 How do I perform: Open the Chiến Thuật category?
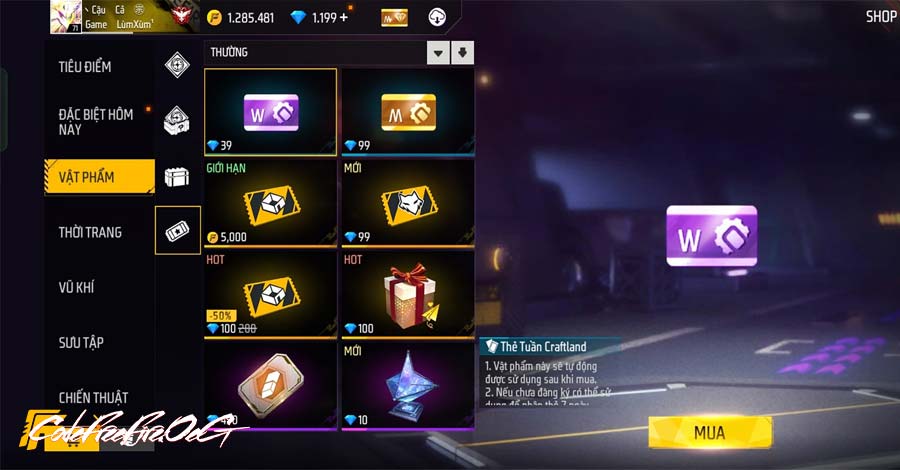click(93, 397)
